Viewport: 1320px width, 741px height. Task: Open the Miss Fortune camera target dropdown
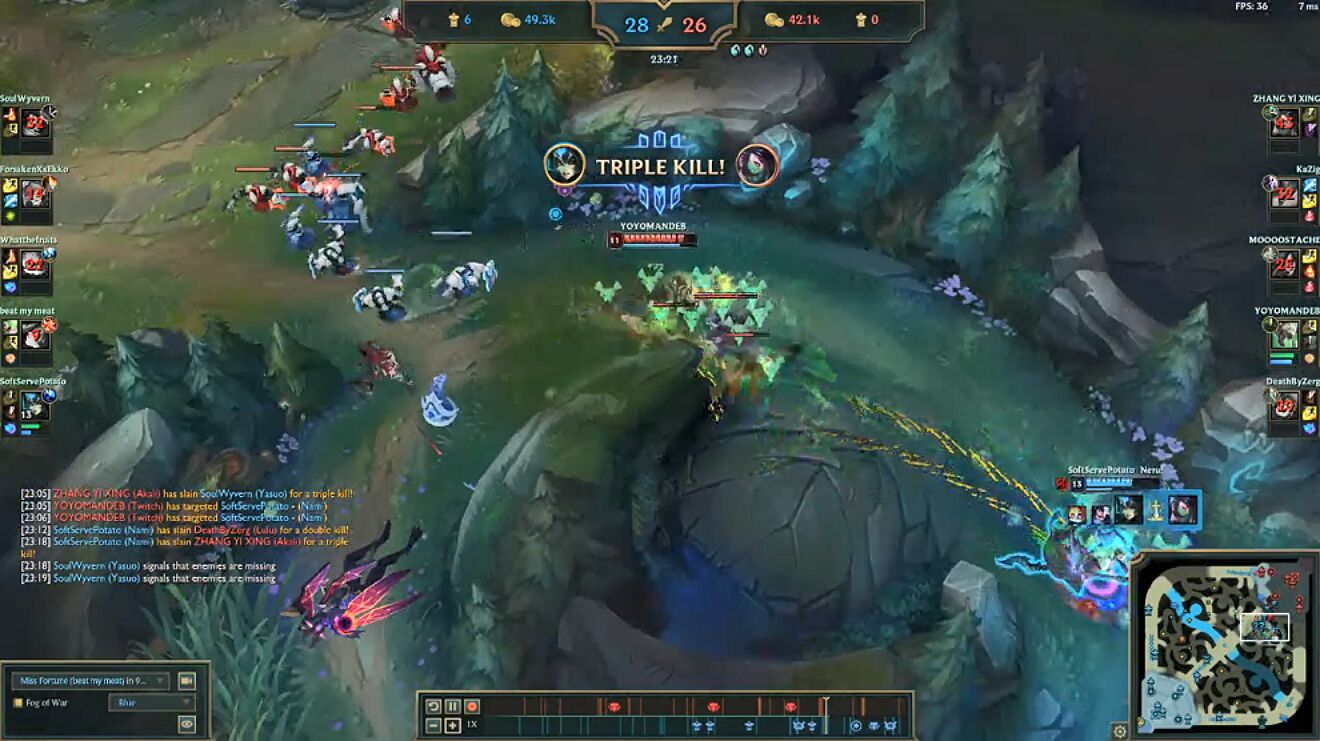tap(90, 681)
